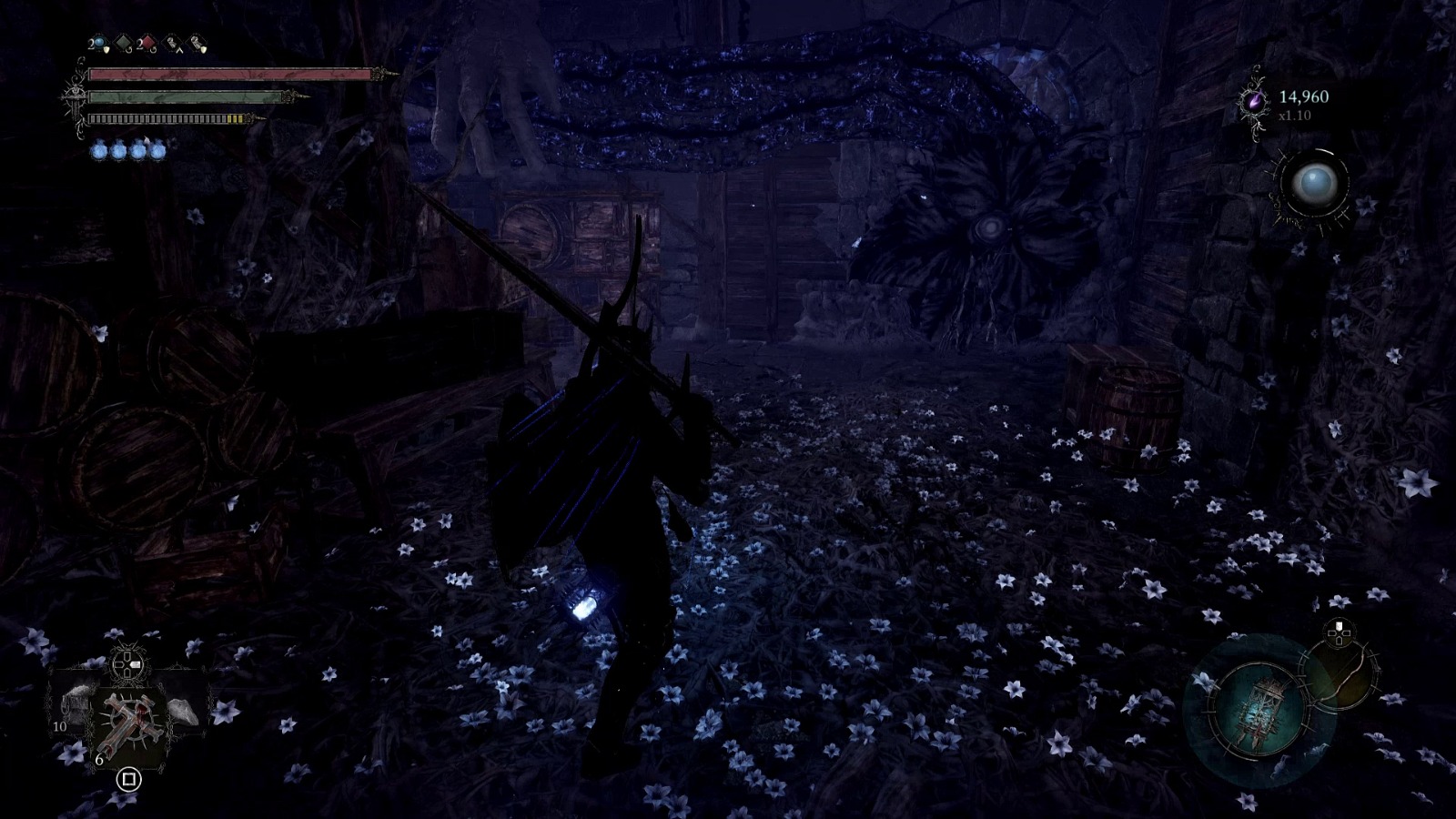Select the grey diamond quick item slot
Image resolution: width=1456 pixels, height=819 pixels.
tap(123, 42)
